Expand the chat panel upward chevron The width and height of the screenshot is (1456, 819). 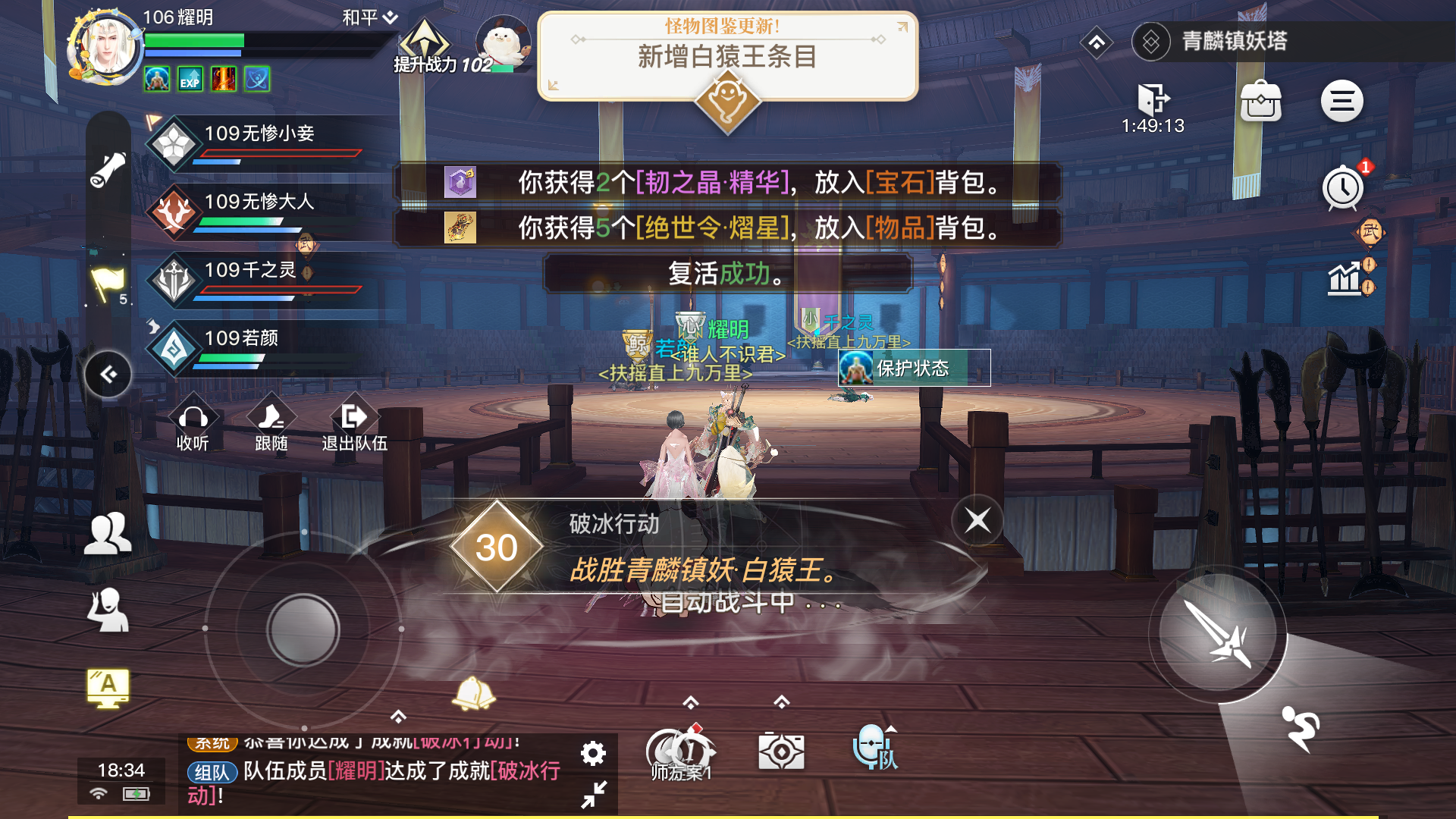[397, 714]
